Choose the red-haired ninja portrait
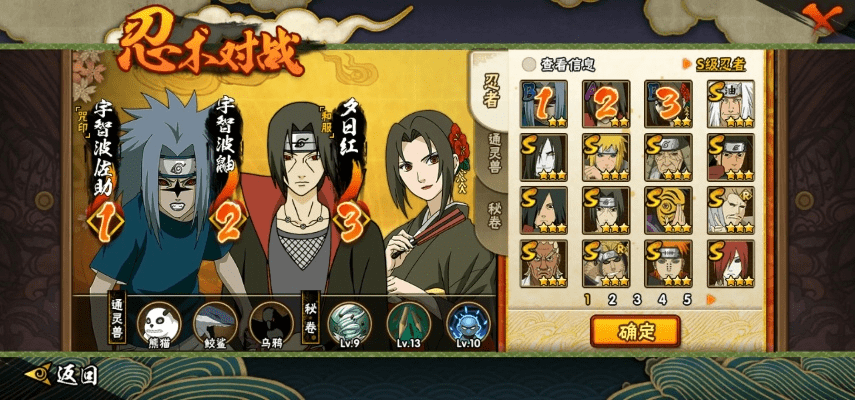Screen dimensions: 855x400 click(731, 262)
